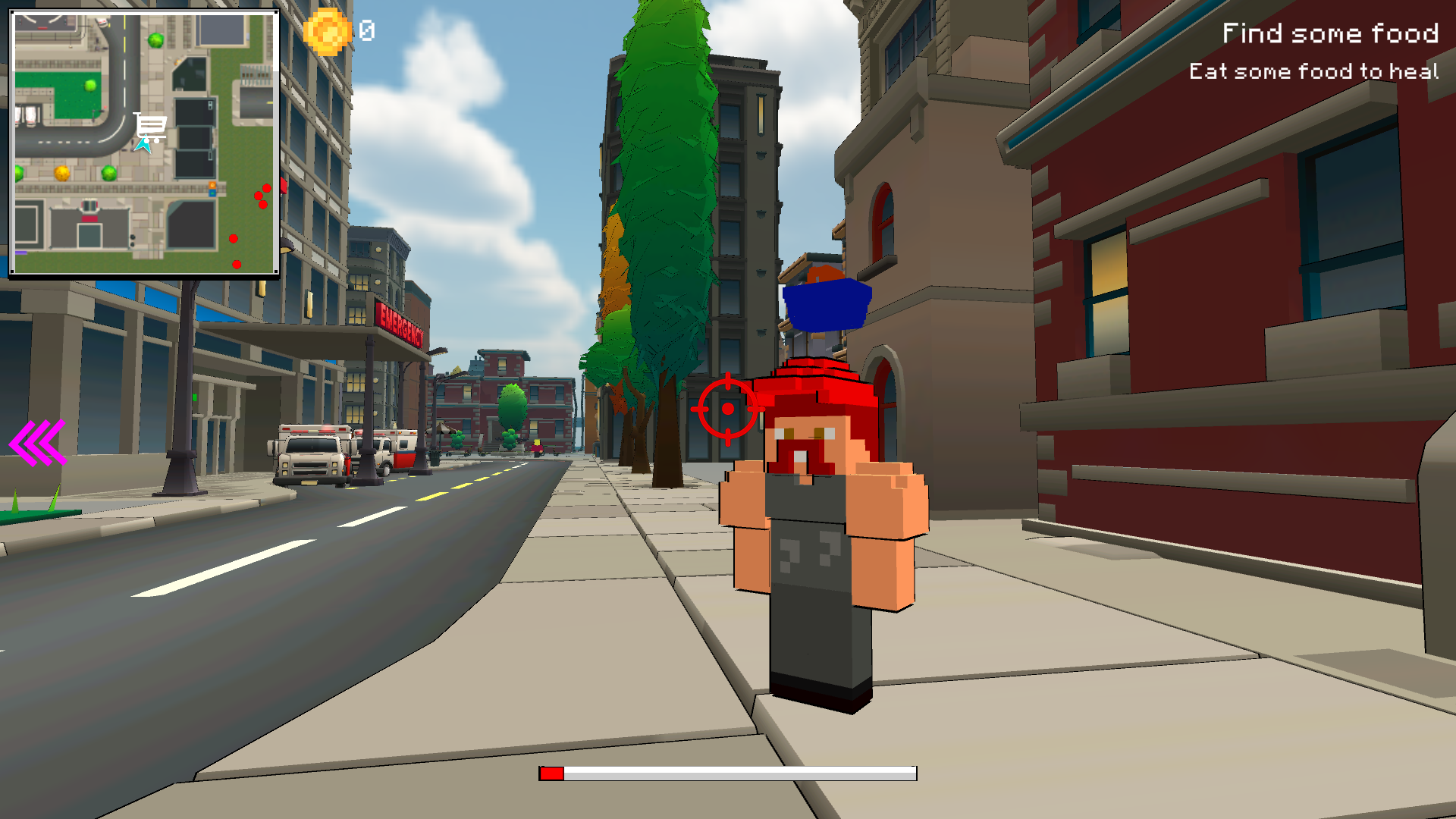Click the white ambulance at top of the minimap
The width and height of the screenshot is (1456, 819).
[101, 21]
